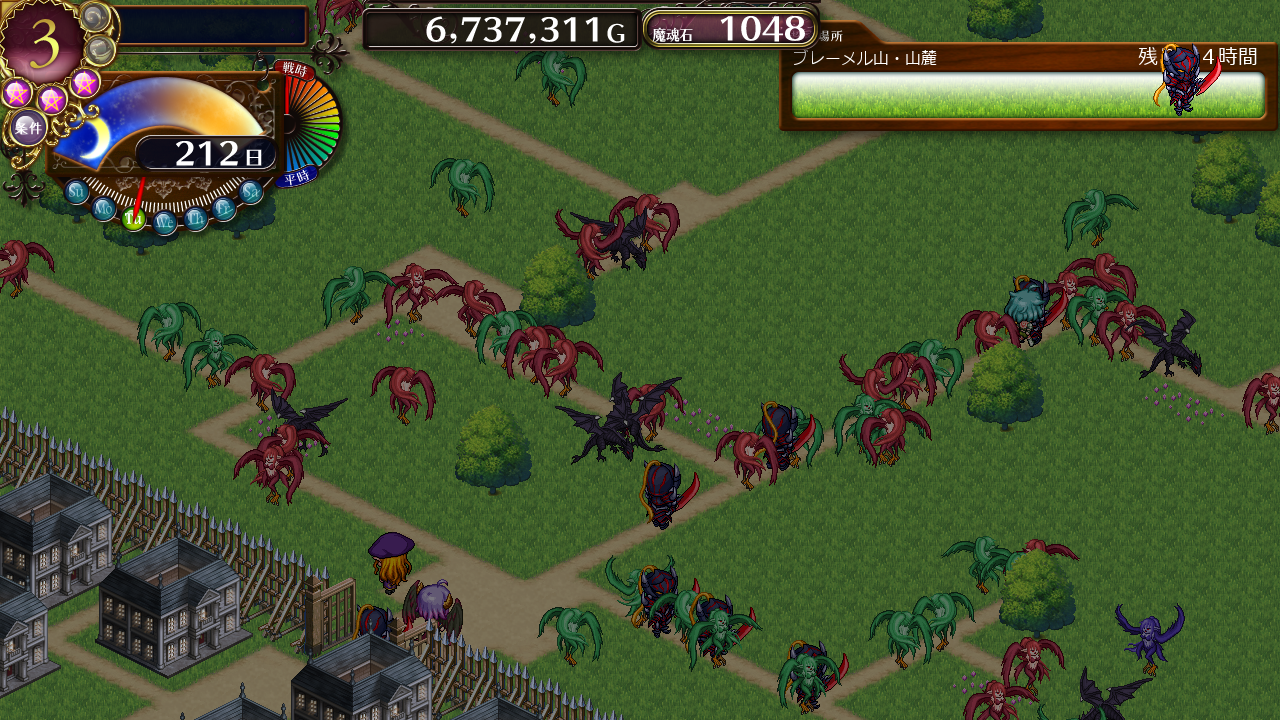The image size is (1280, 720).
Task: Click the ブレーメル山・山麓 travel progress bar
Action: pyautogui.click(x=1028, y=95)
